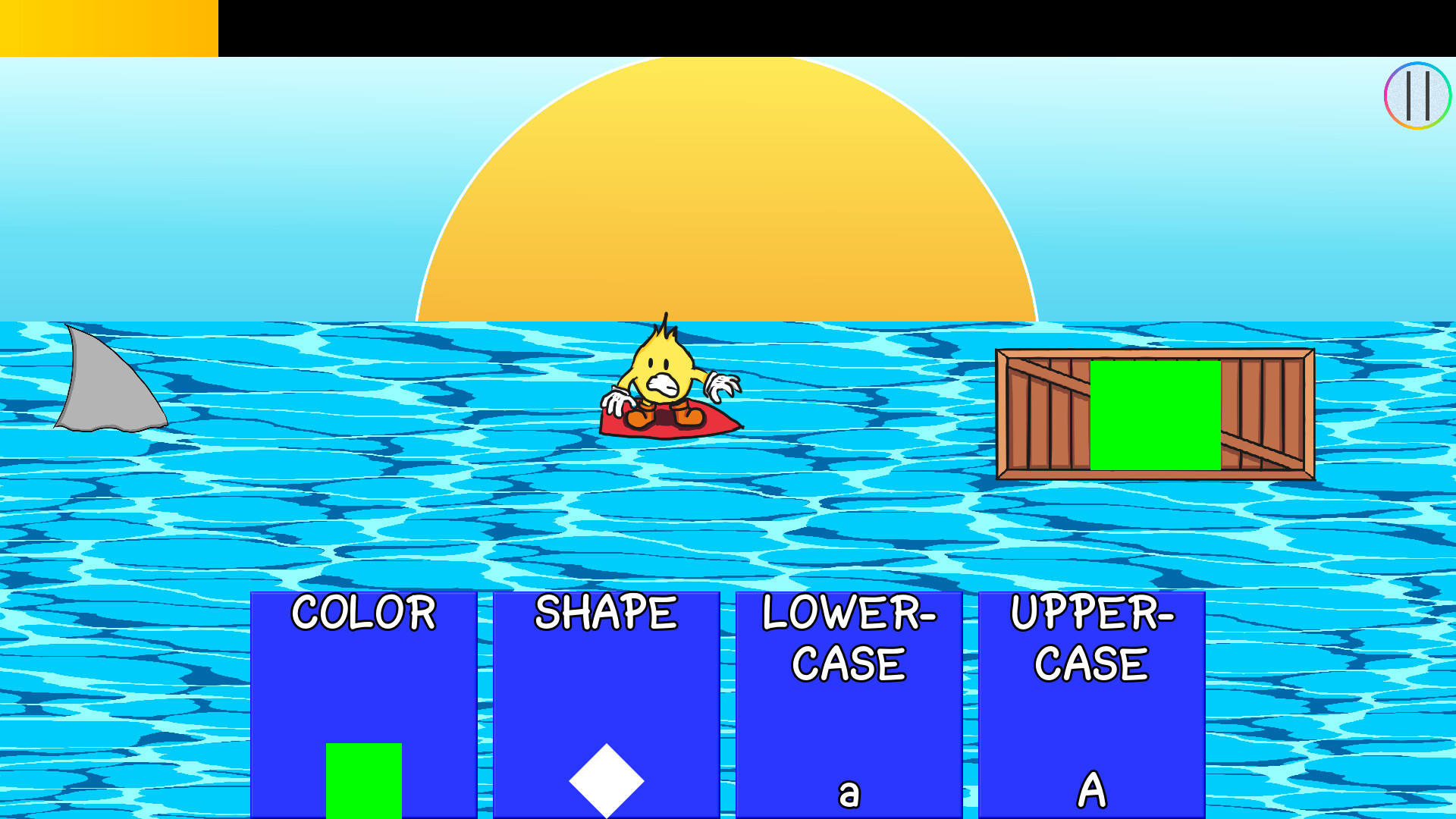Click the uppercase letter A

1092,791
